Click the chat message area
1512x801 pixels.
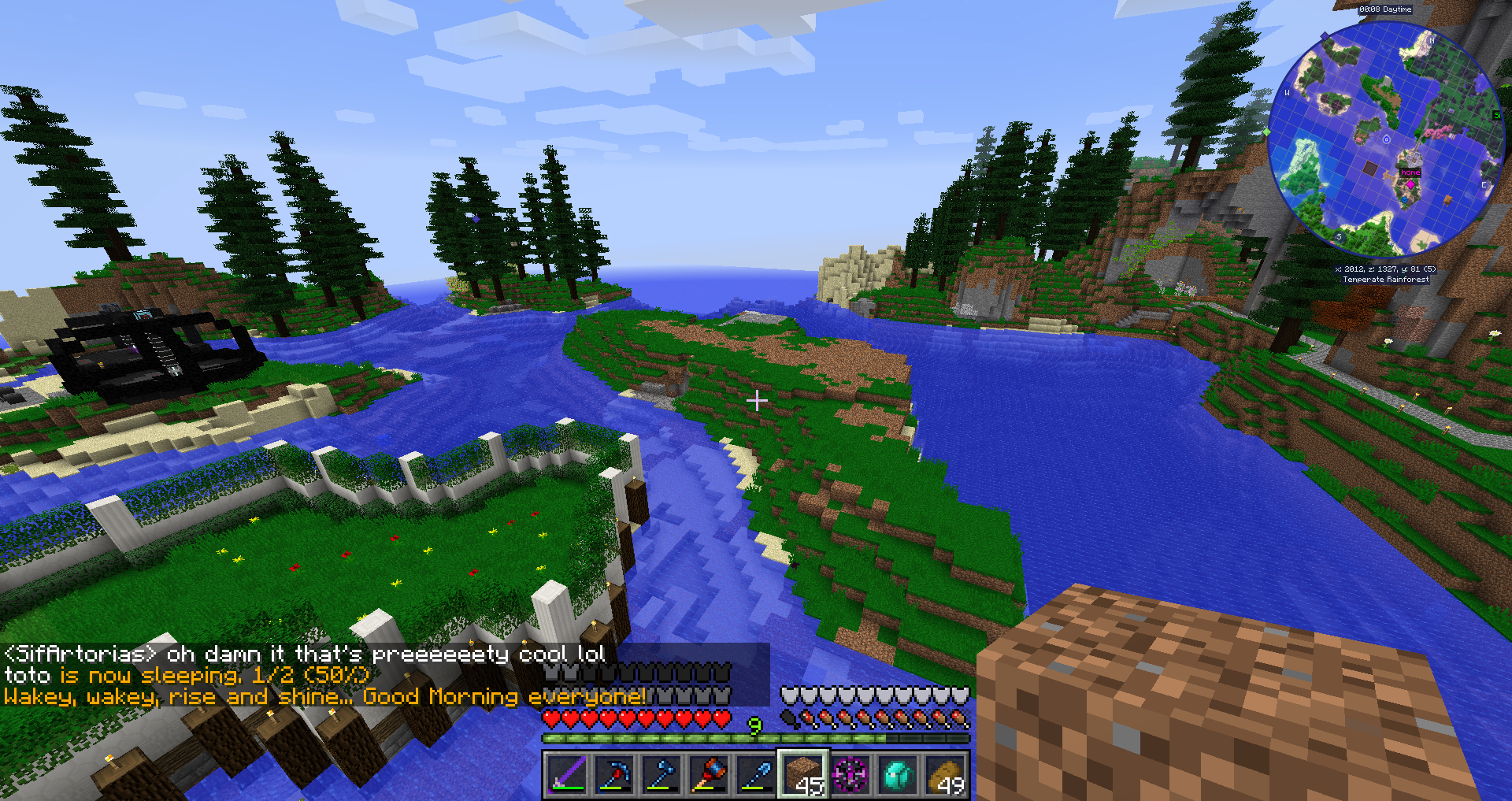coord(384,675)
